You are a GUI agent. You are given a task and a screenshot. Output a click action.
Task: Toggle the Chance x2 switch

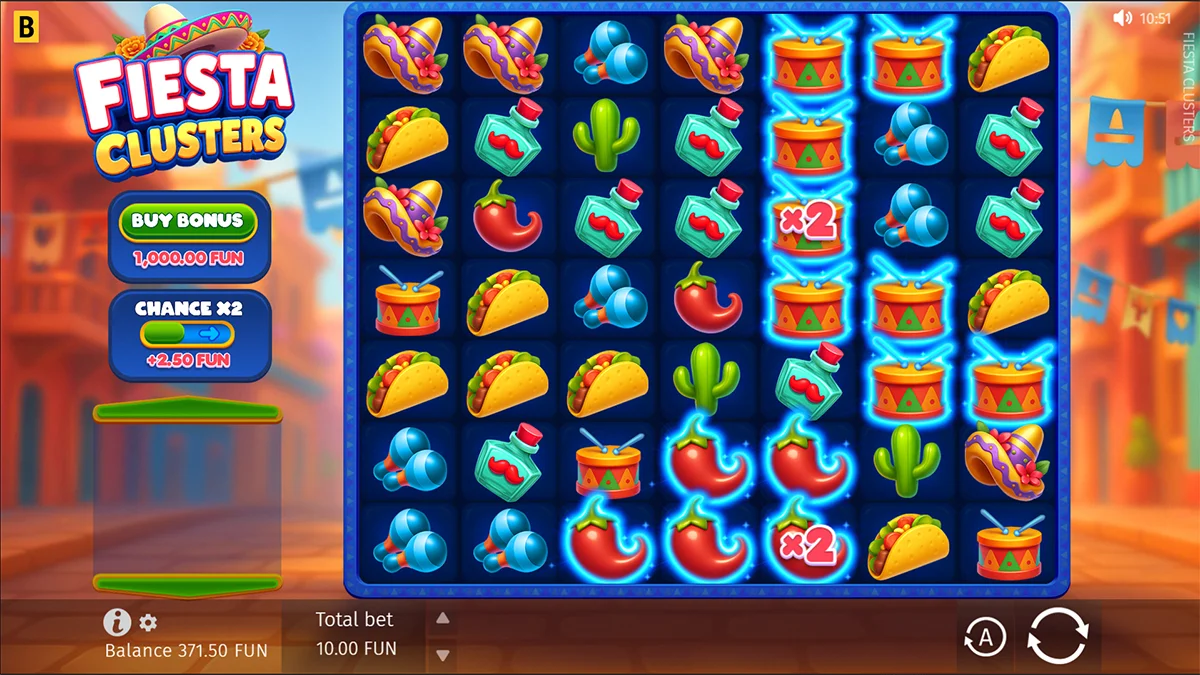click(x=187, y=333)
